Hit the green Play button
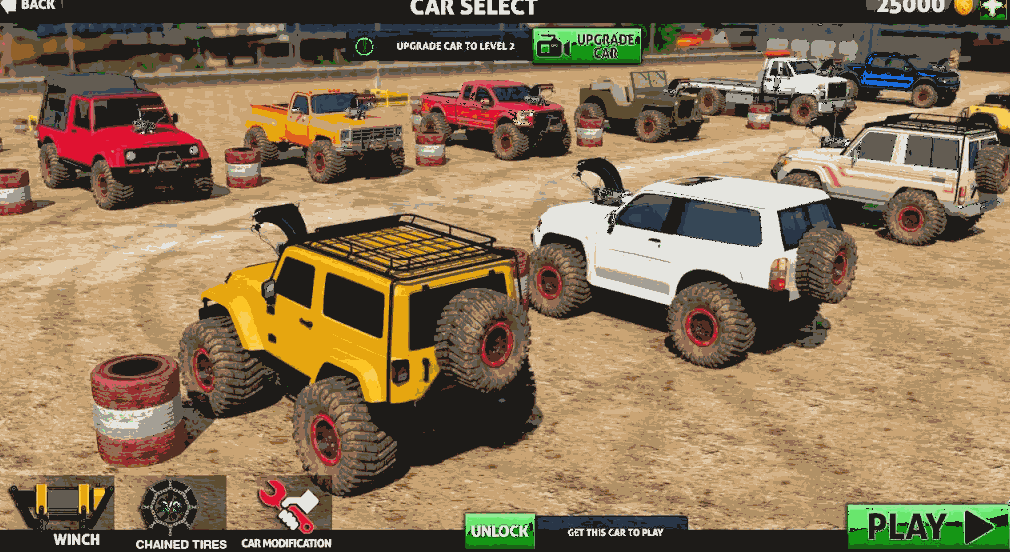 (926, 526)
